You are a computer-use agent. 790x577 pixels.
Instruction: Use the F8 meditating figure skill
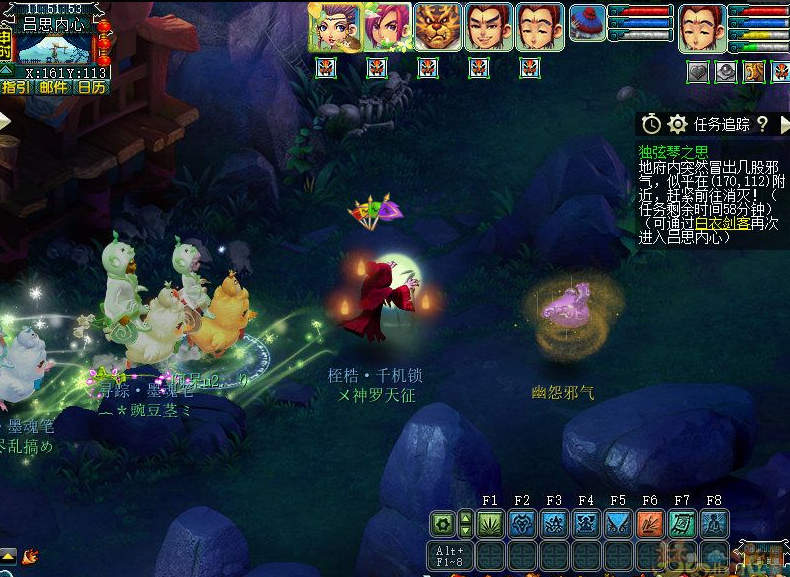pyautogui.click(x=714, y=523)
